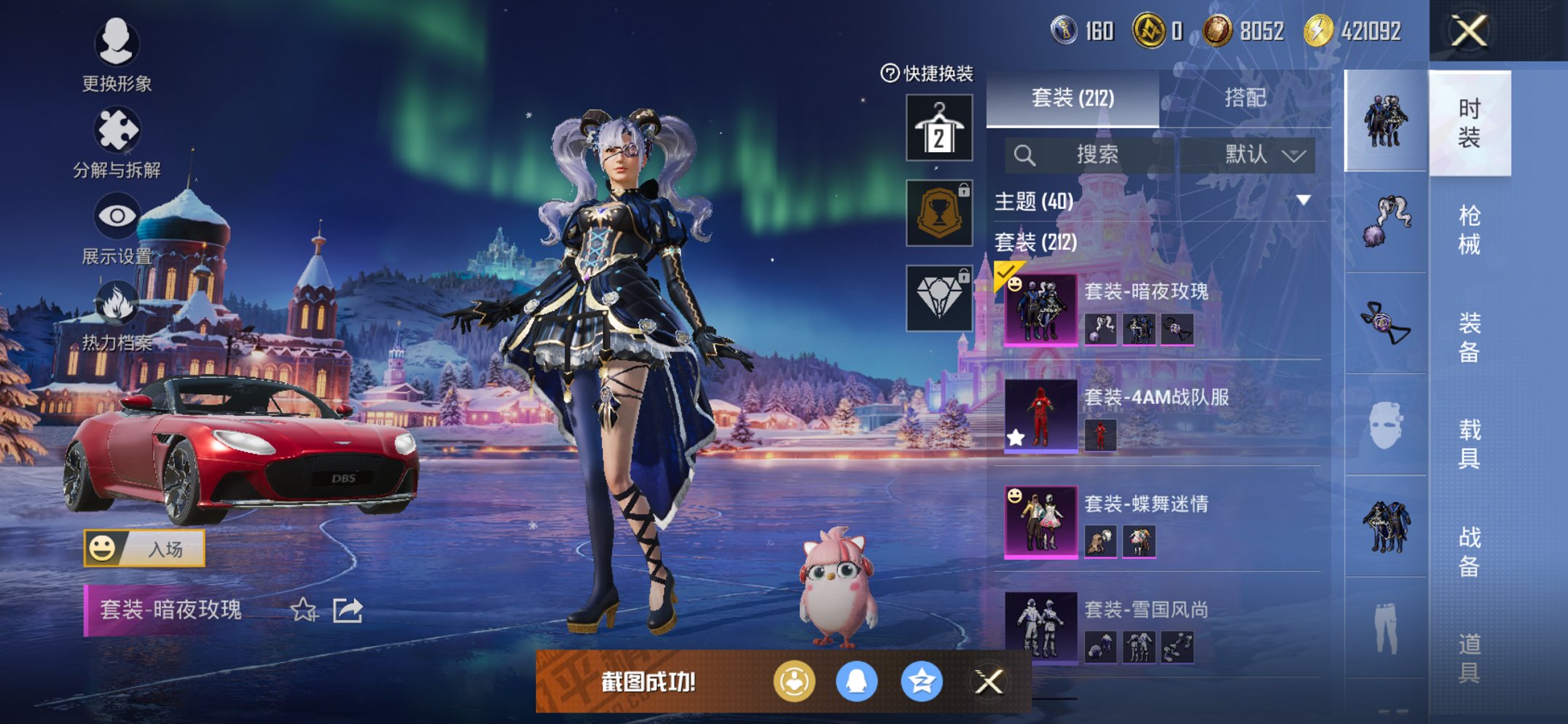This screenshot has width=1568, height=724.
Task: Switch to the 载具 vehicles category
Action: [1469, 444]
